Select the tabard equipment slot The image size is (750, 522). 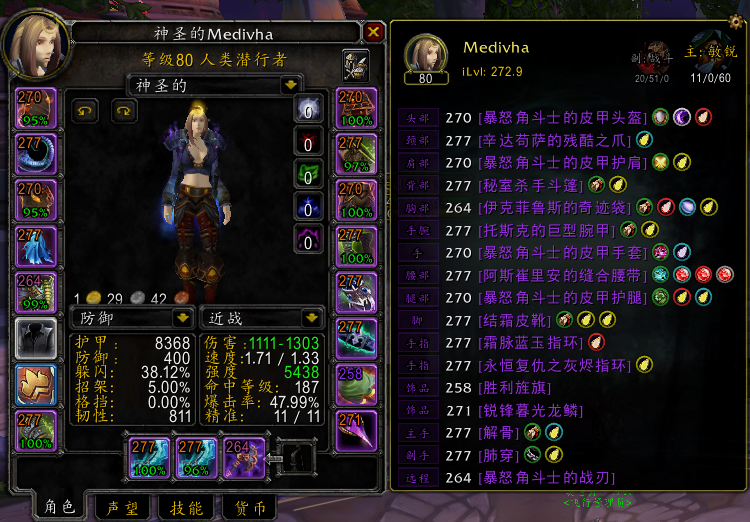click(x=36, y=385)
